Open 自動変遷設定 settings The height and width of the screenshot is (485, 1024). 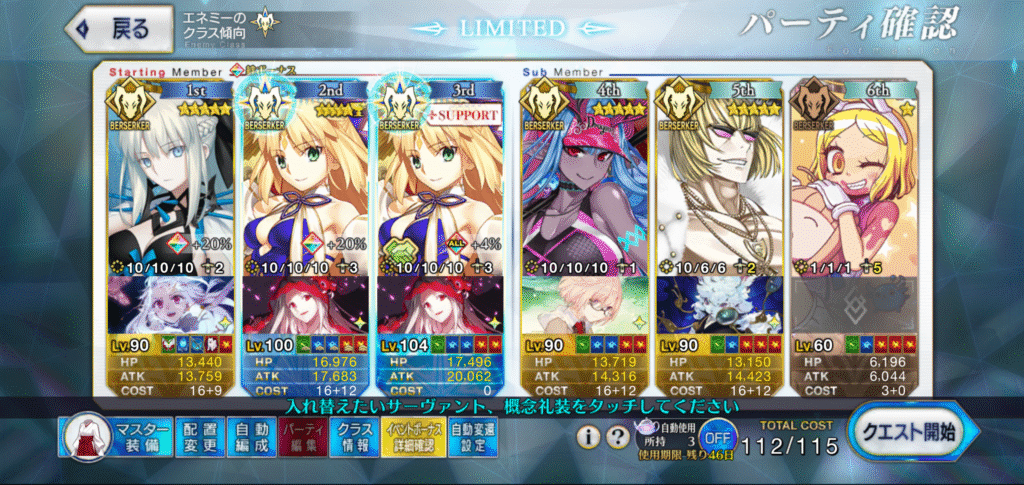click(x=471, y=438)
